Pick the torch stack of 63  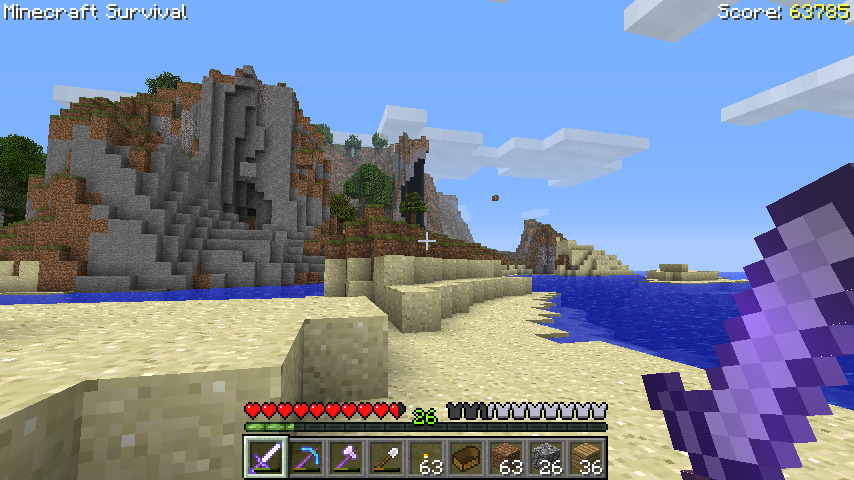426,458
